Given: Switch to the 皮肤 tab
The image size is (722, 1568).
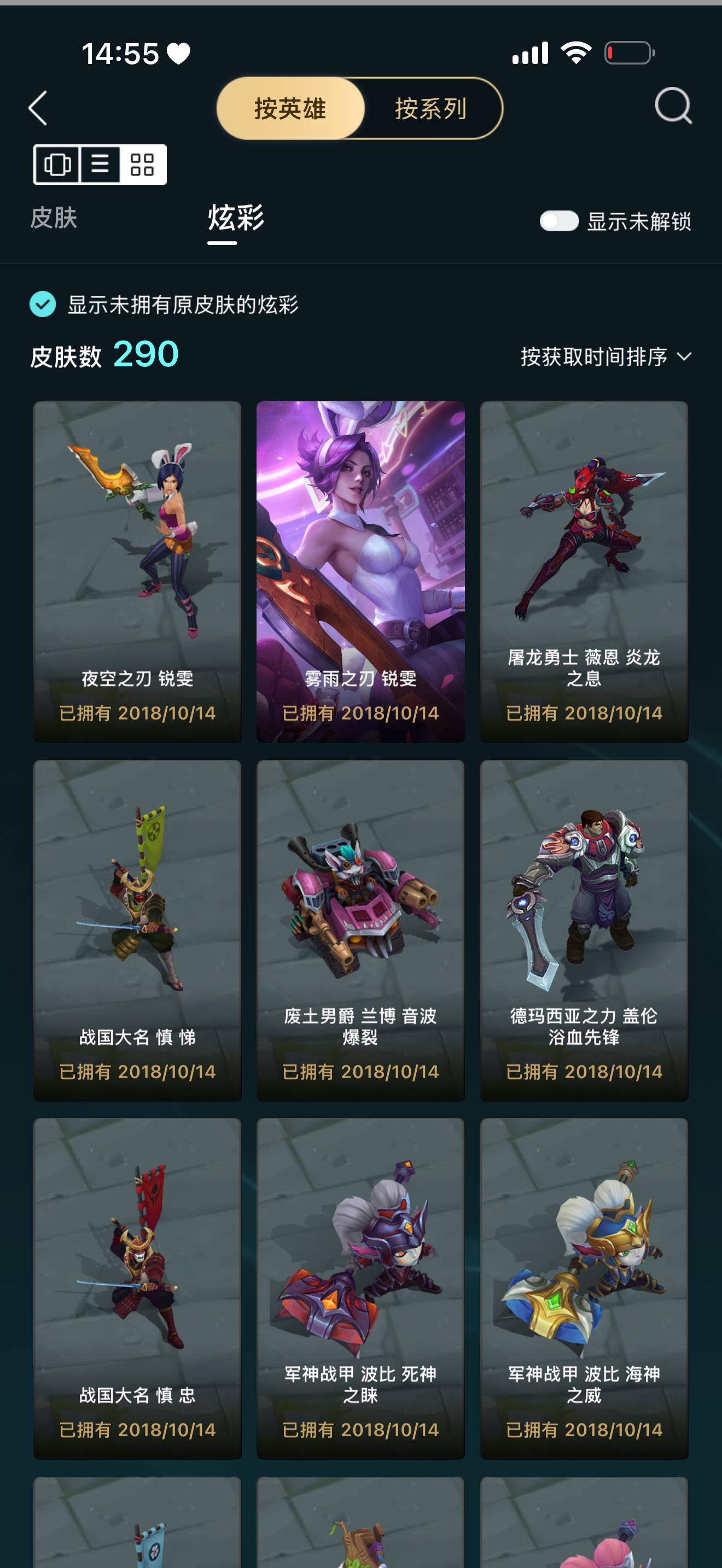Looking at the screenshot, I should 54,220.
